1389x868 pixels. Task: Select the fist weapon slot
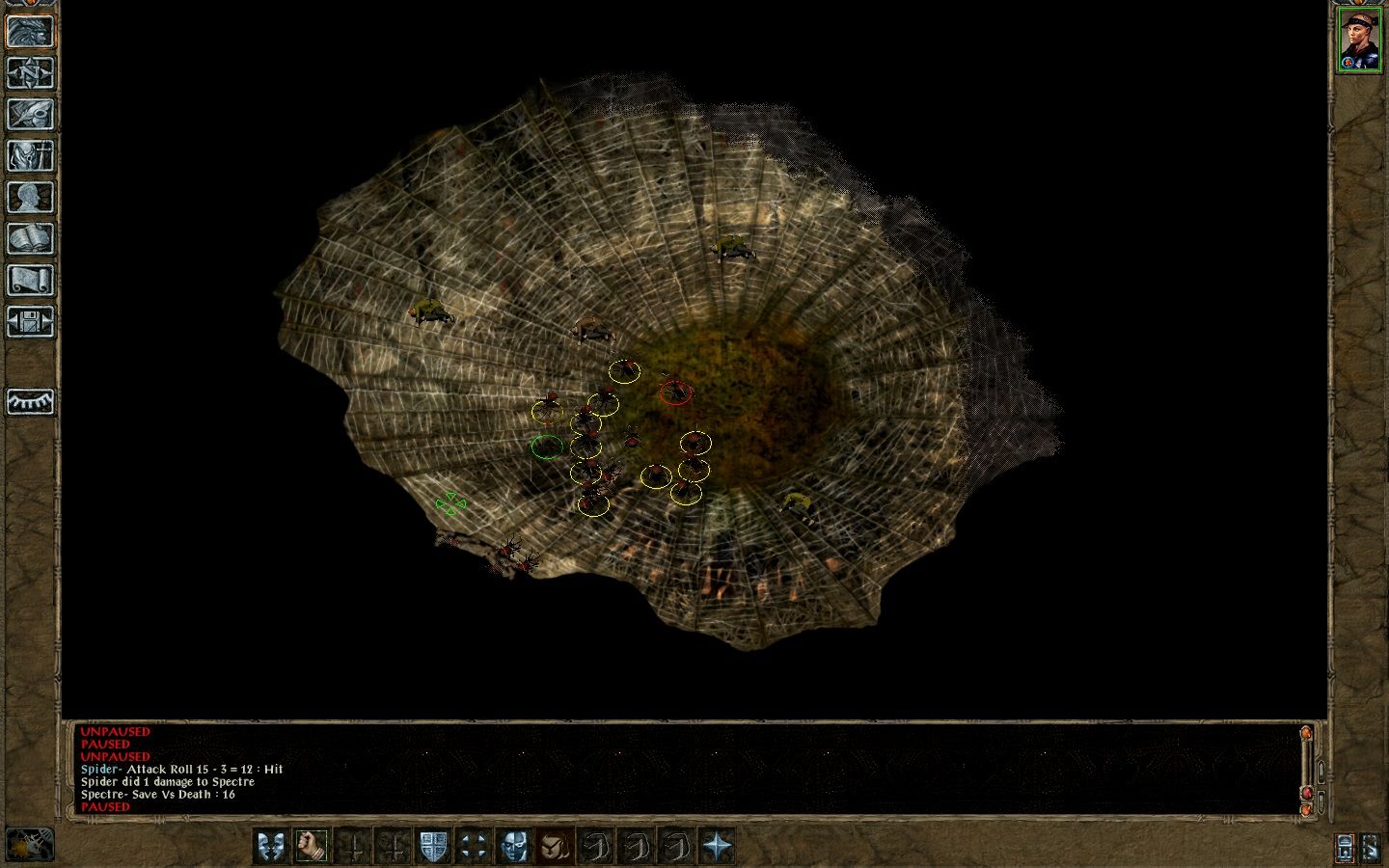click(311, 846)
